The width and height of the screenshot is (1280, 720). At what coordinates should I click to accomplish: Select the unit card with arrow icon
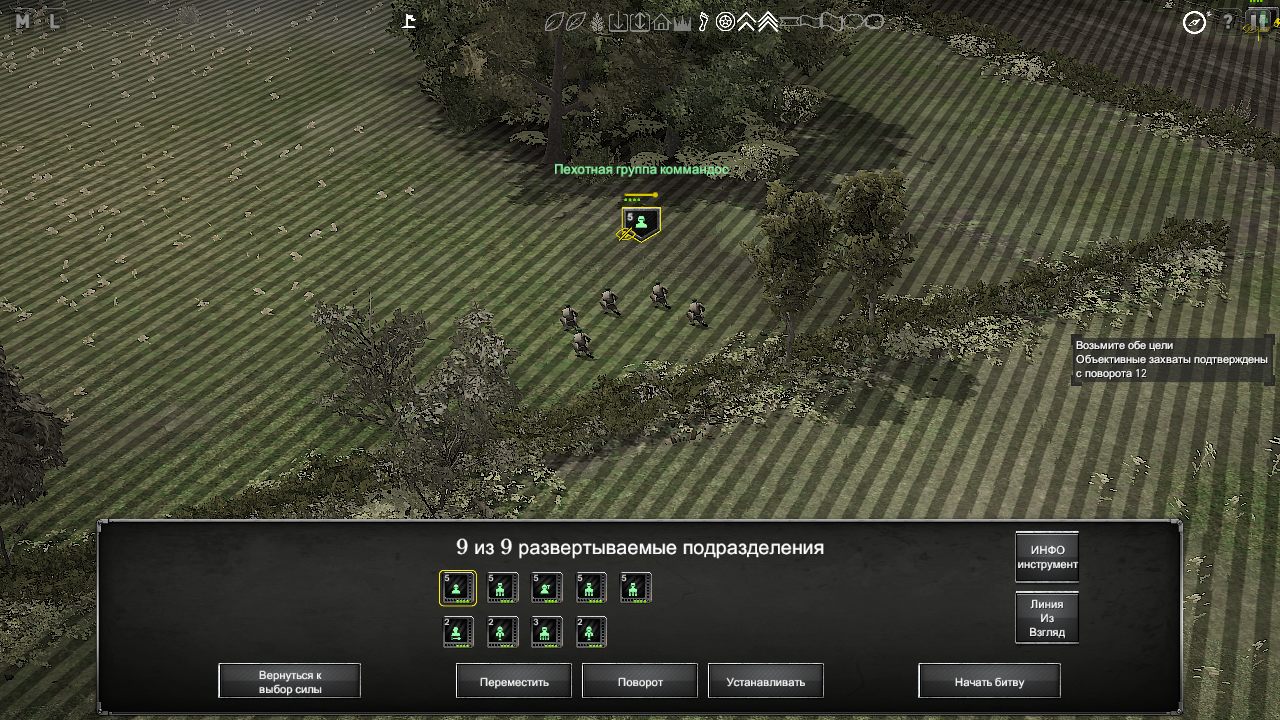(457, 632)
